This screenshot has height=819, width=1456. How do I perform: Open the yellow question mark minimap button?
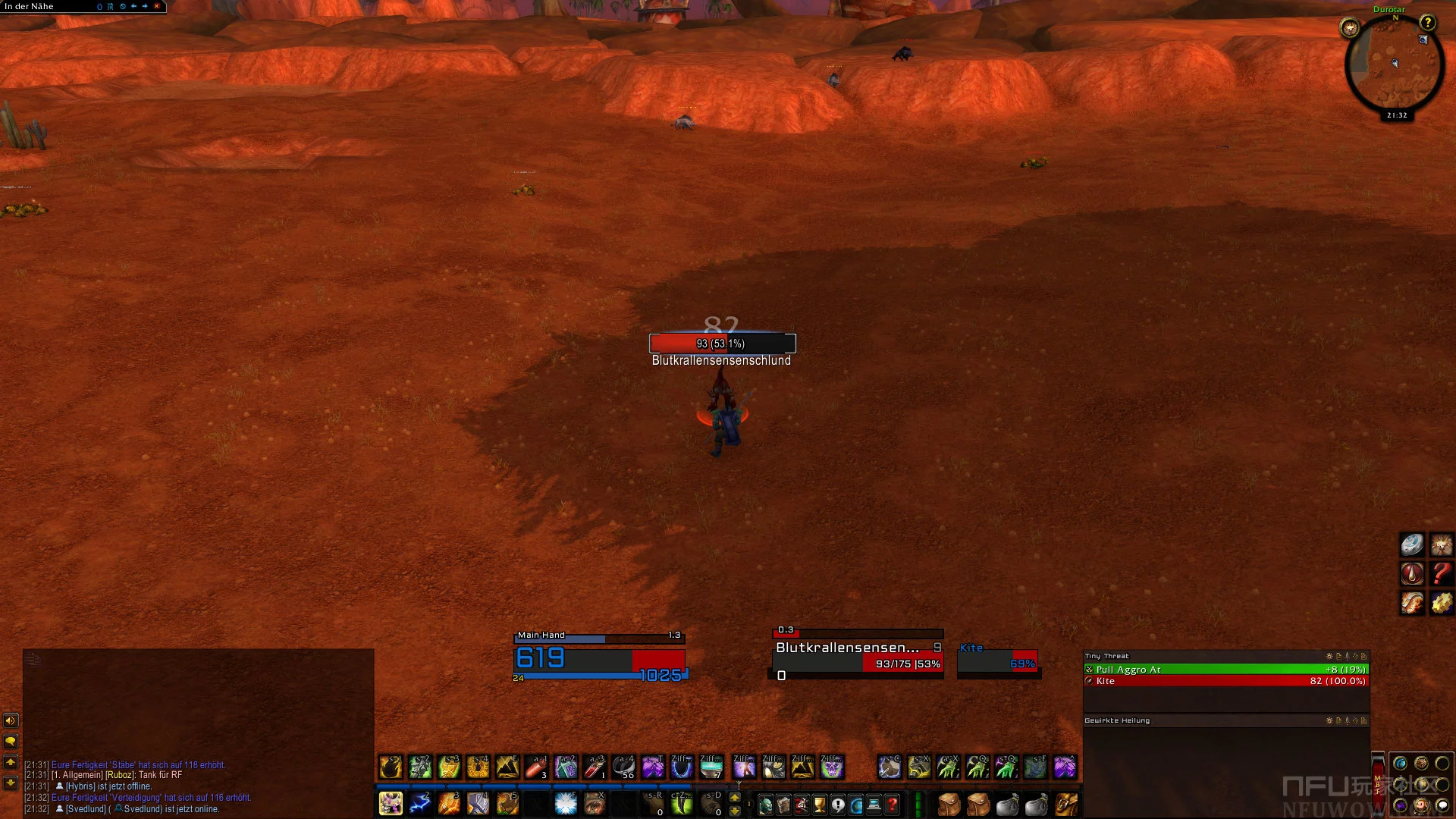tap(1427, 23)
